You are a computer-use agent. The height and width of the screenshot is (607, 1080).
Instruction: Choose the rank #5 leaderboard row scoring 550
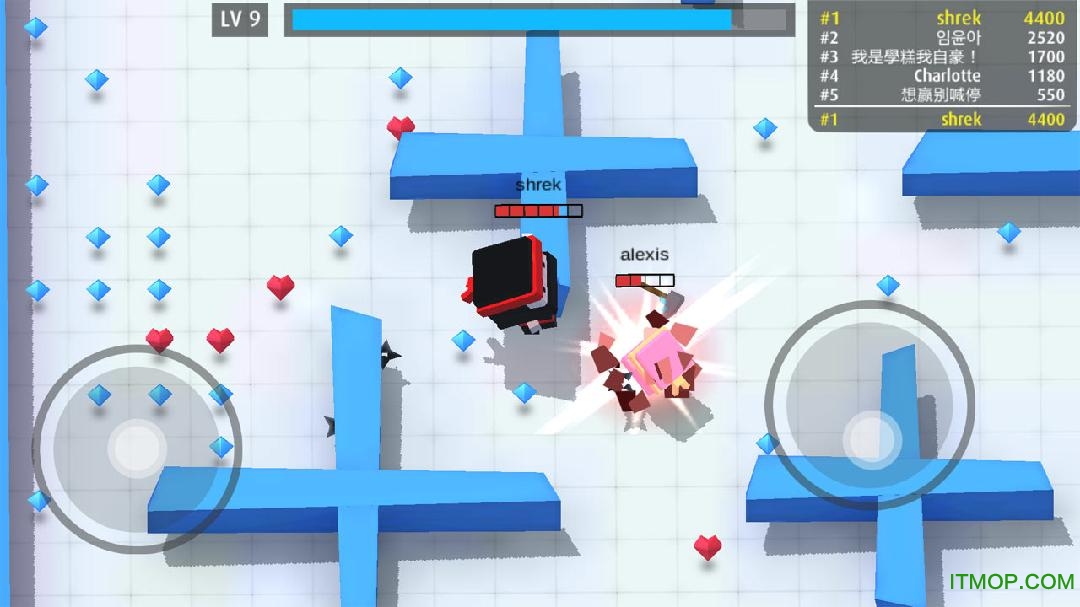coord(941,95)
